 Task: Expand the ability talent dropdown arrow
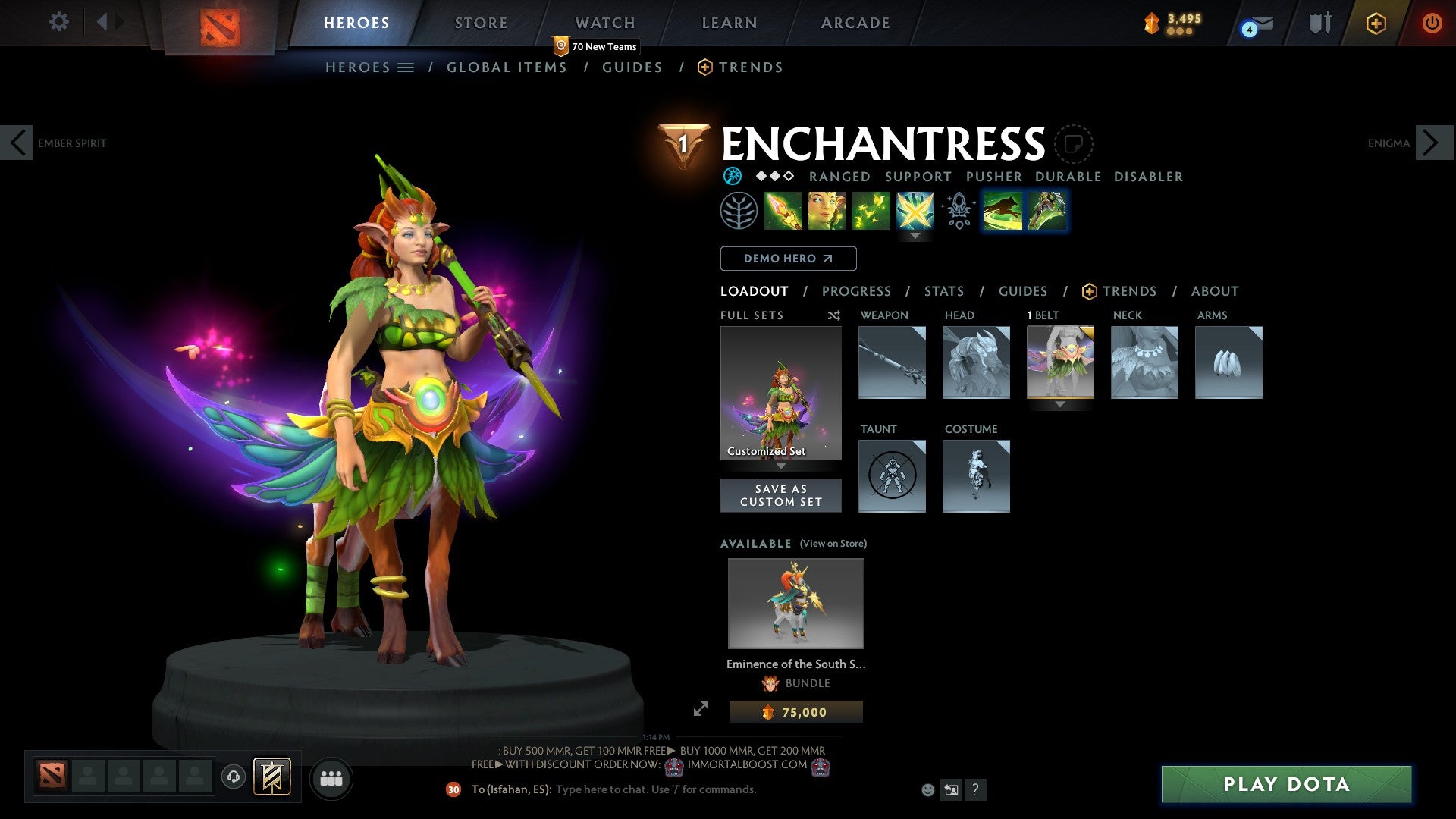916,236
